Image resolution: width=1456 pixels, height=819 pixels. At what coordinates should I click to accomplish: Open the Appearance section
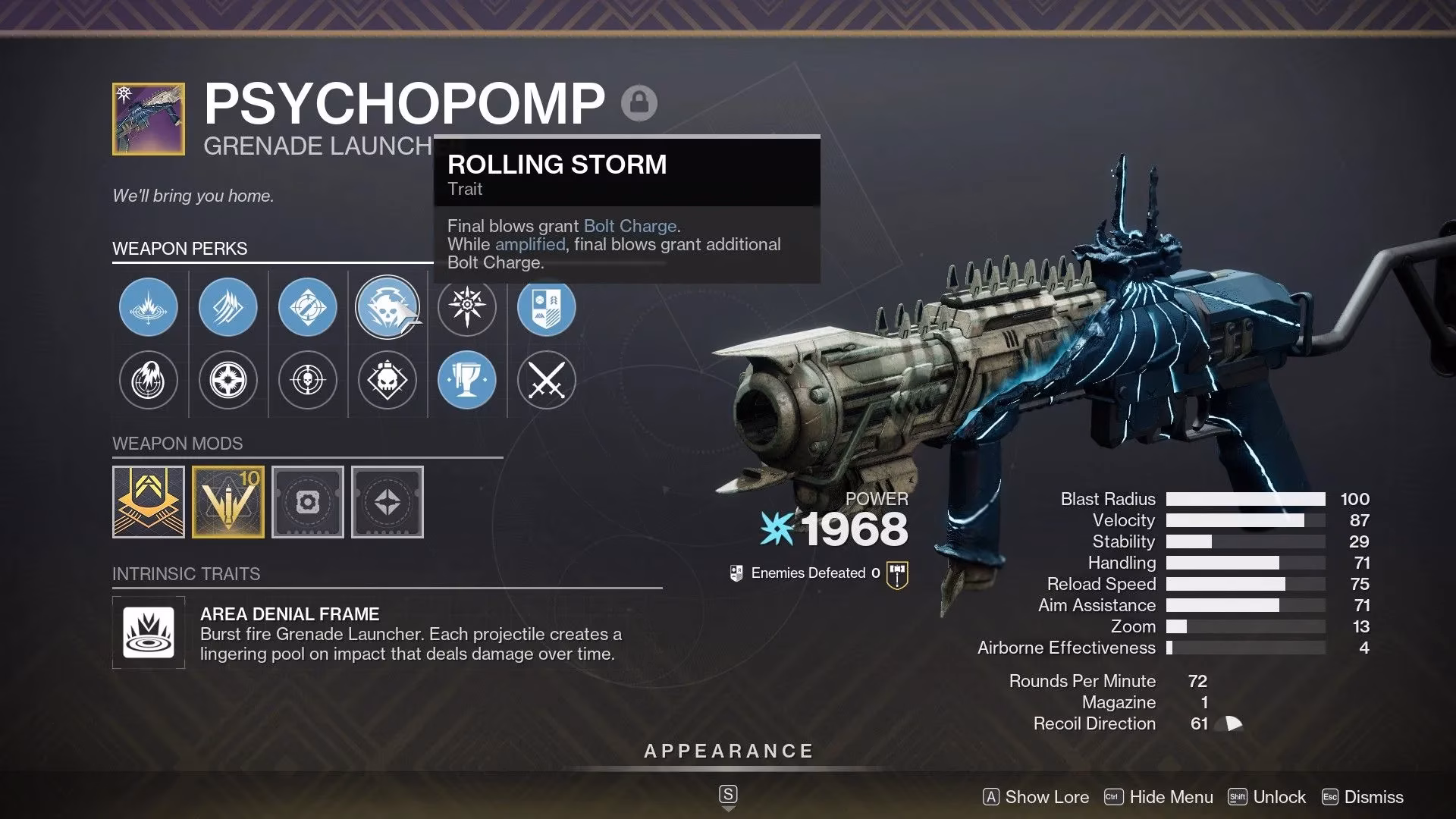(728, 752)
